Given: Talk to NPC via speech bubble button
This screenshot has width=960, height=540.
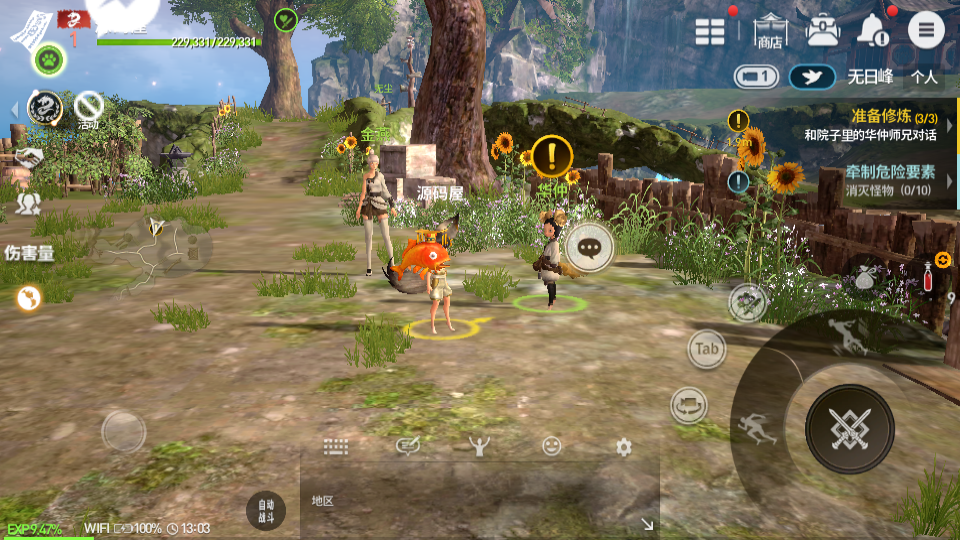Looking at the screenshot, I should click(589, 244).
